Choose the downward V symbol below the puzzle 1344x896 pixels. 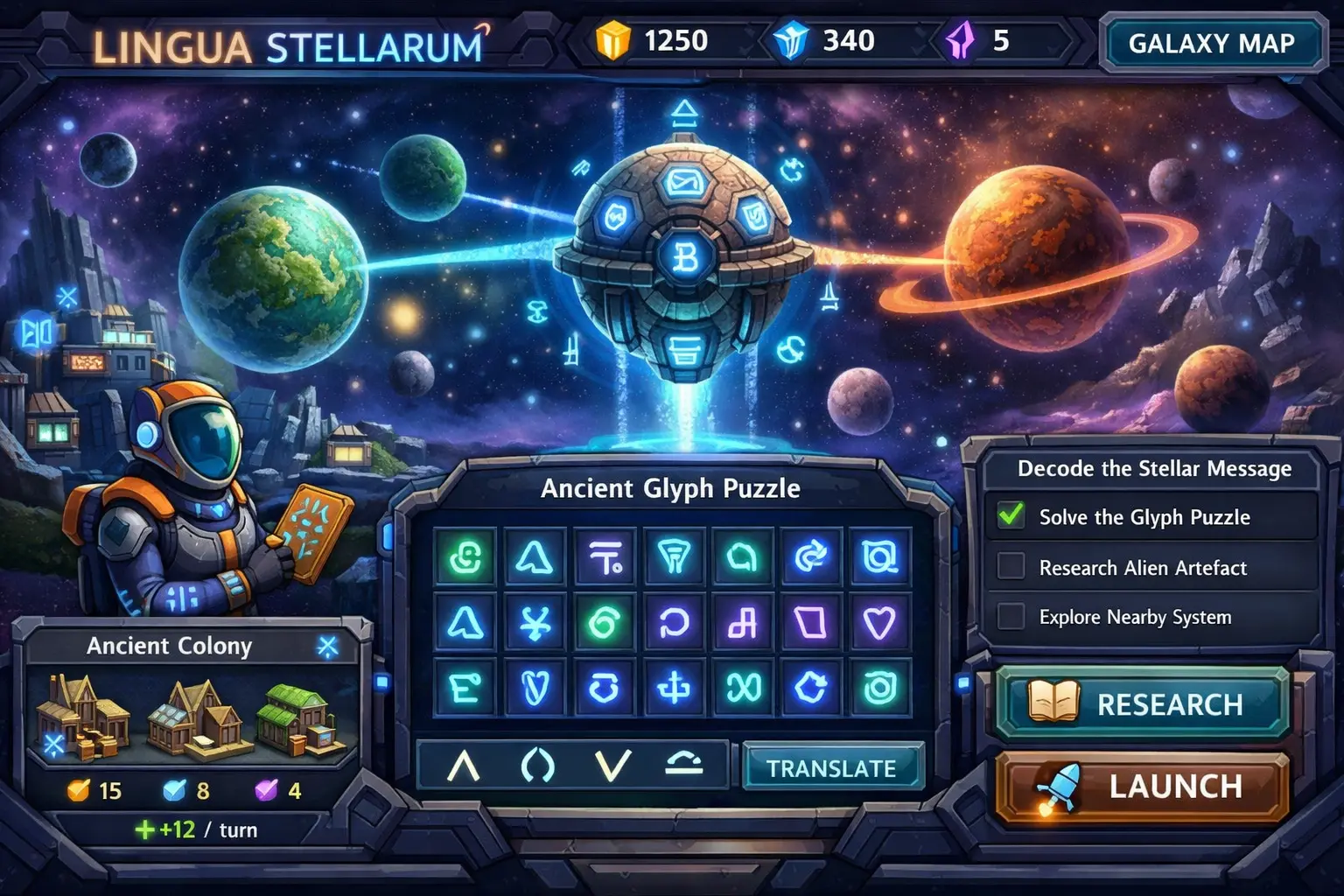click(x=612, y=766)
